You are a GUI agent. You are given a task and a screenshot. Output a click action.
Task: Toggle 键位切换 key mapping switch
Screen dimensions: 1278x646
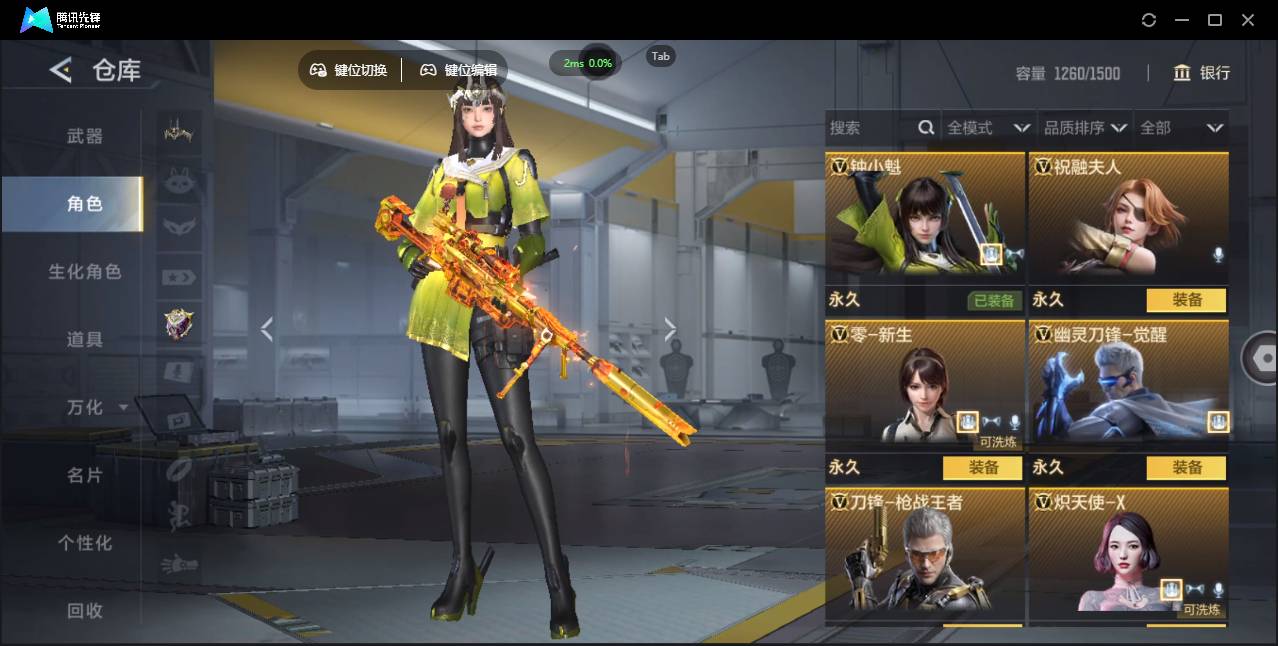pos(349,70)
